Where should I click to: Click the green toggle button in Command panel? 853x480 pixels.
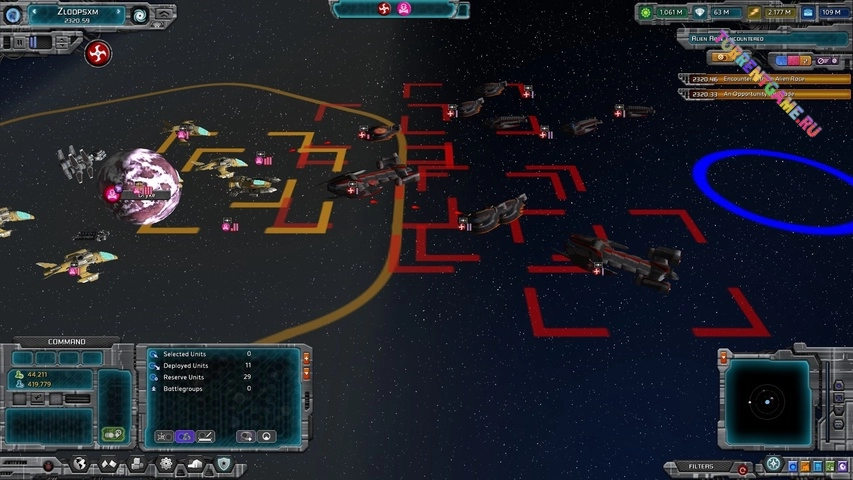[x=113, y=434]
